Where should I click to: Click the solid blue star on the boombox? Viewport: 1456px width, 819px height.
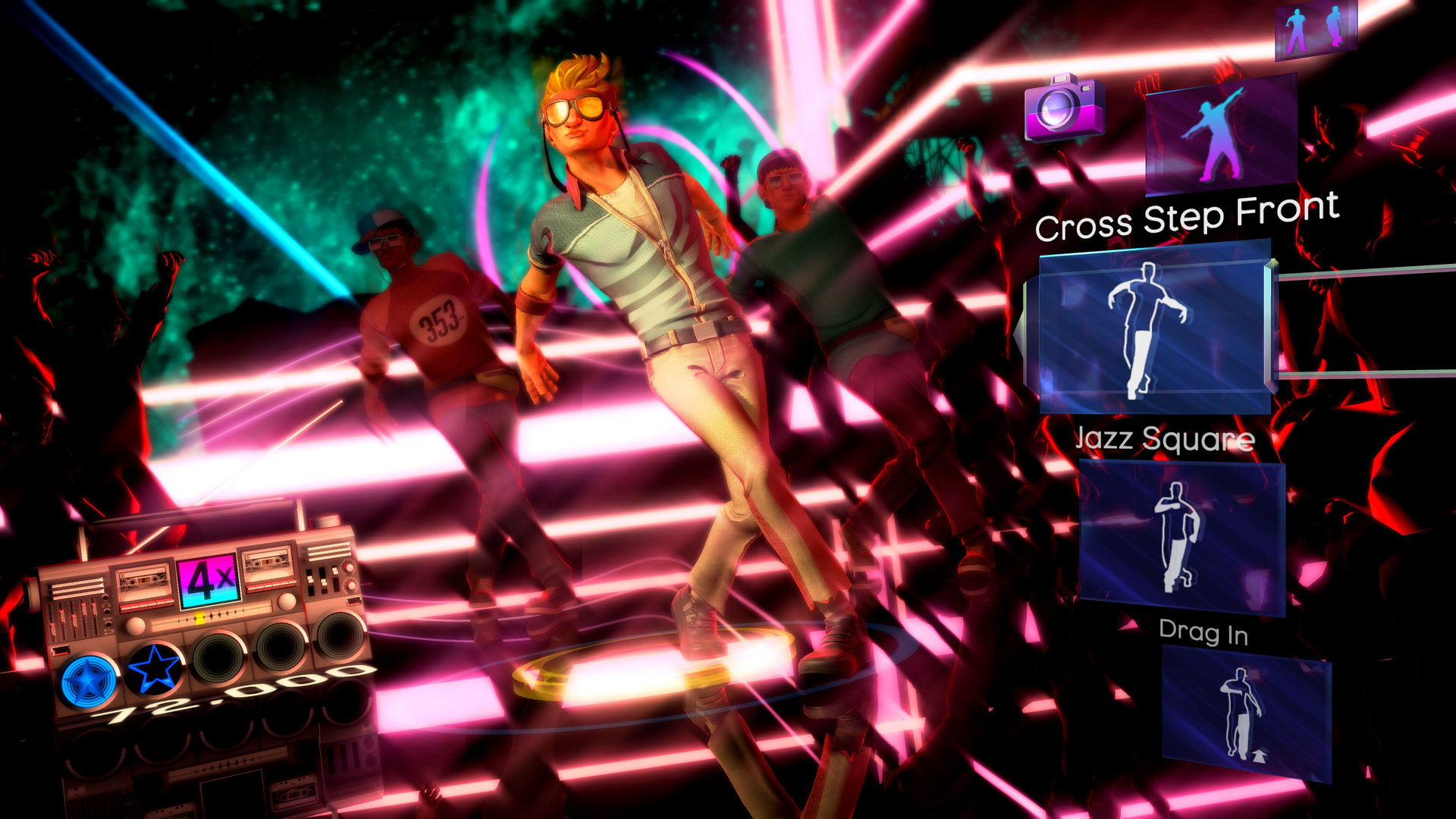tap(89, 680)
